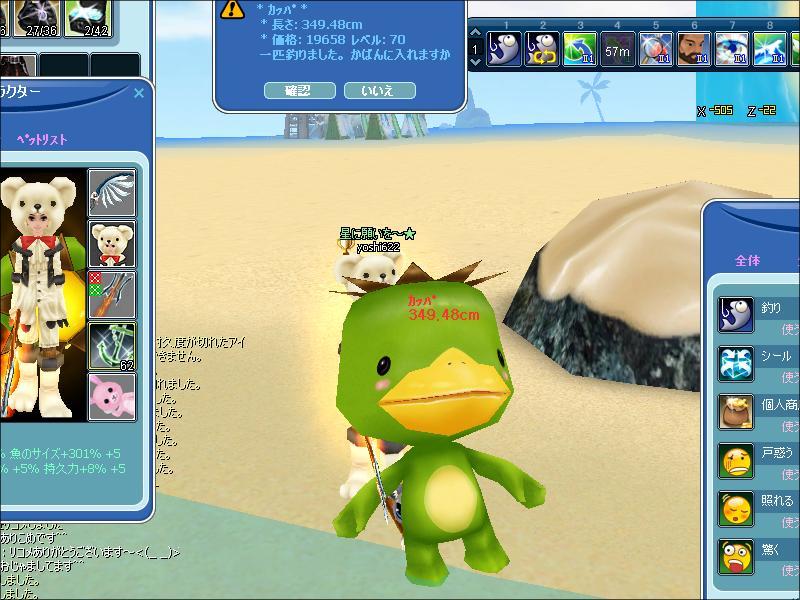Choose the シール action icon
This screenshot has width=800, height=600.
736,363
